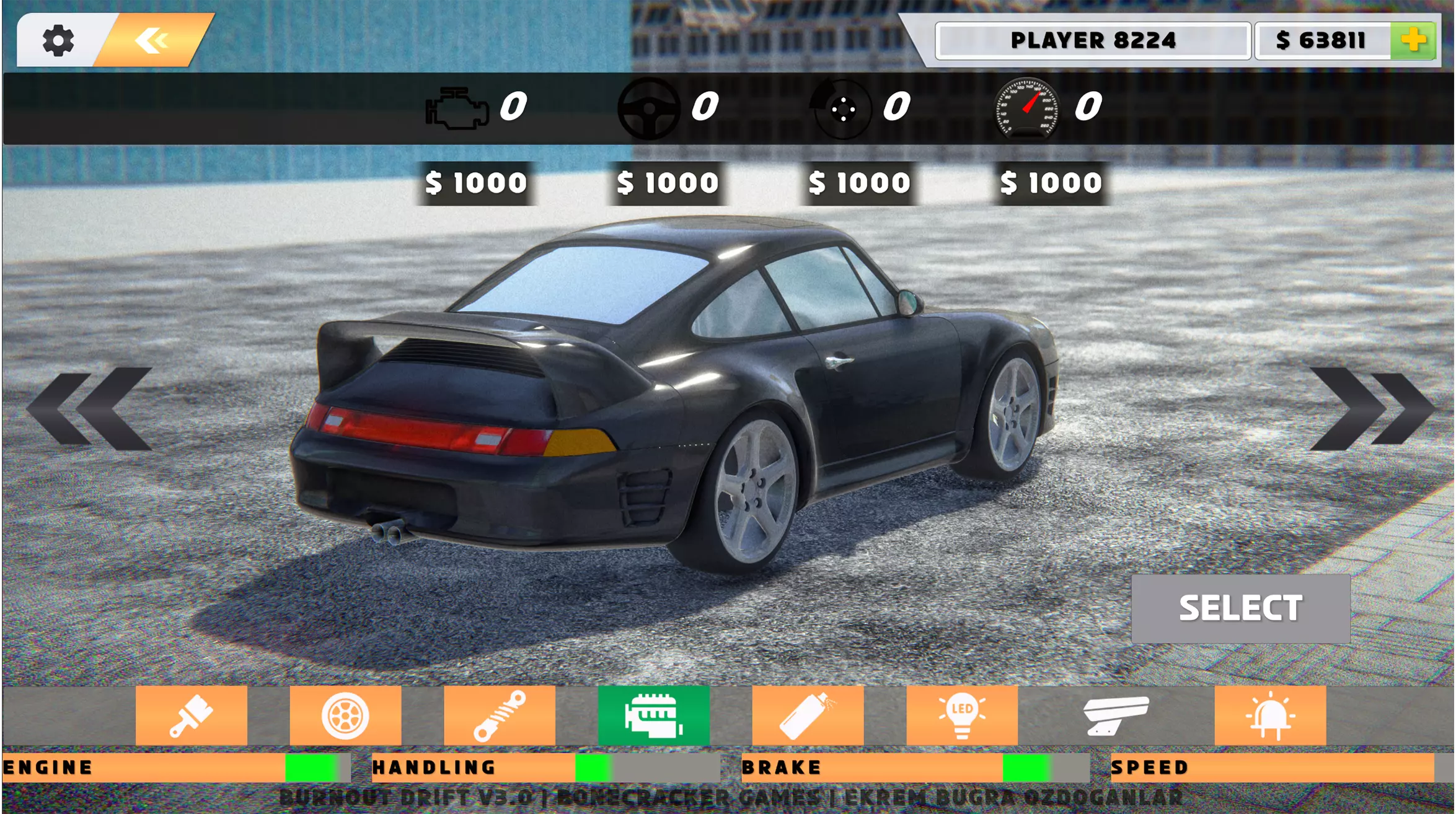Open the LED lights customization tab
Viewport: 1456px width, 814px height.
coord(962,716)
